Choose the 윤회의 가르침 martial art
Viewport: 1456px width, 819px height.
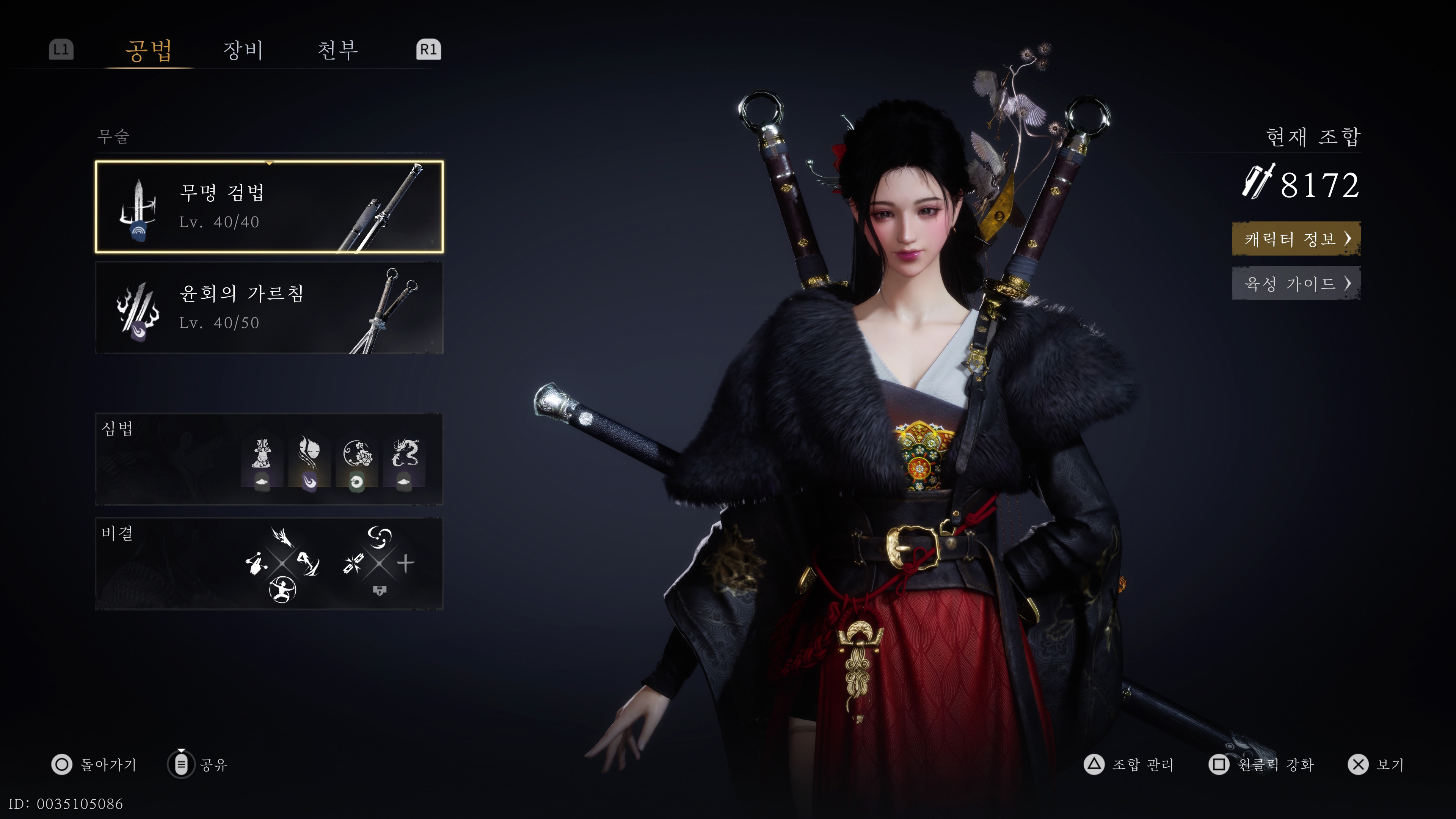point(269,308)
